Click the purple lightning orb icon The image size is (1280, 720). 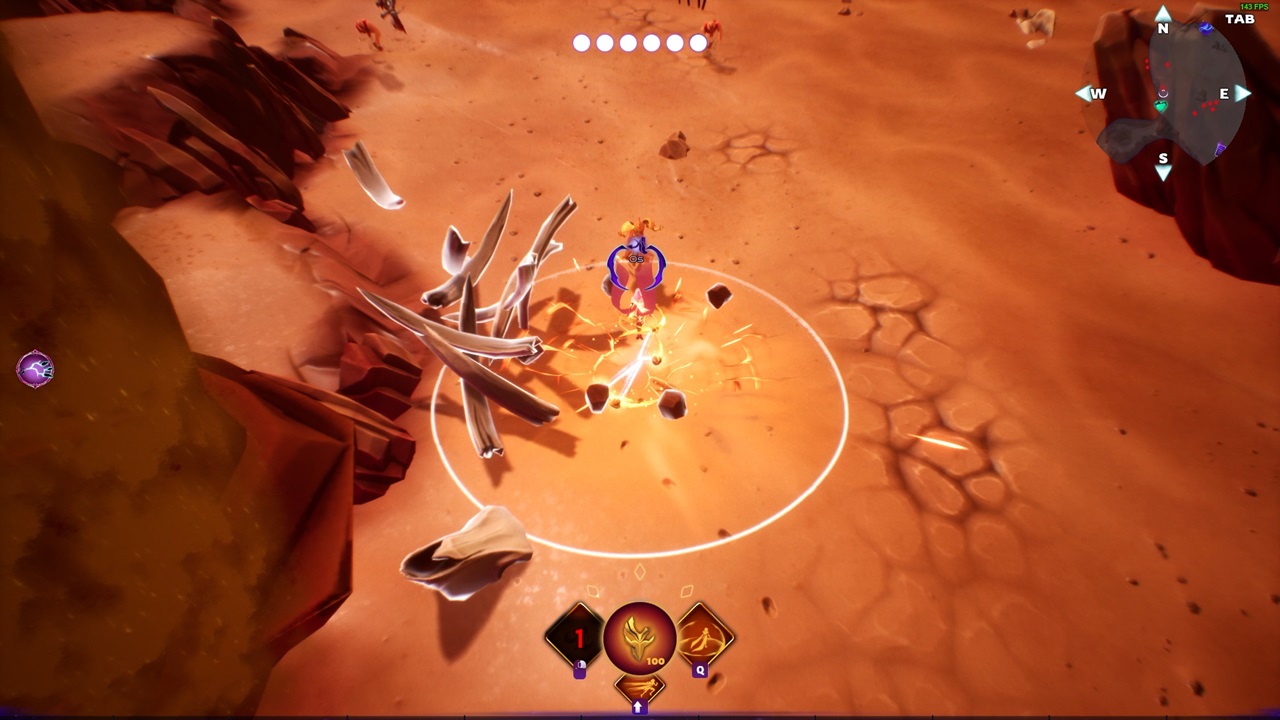[35, 370]
